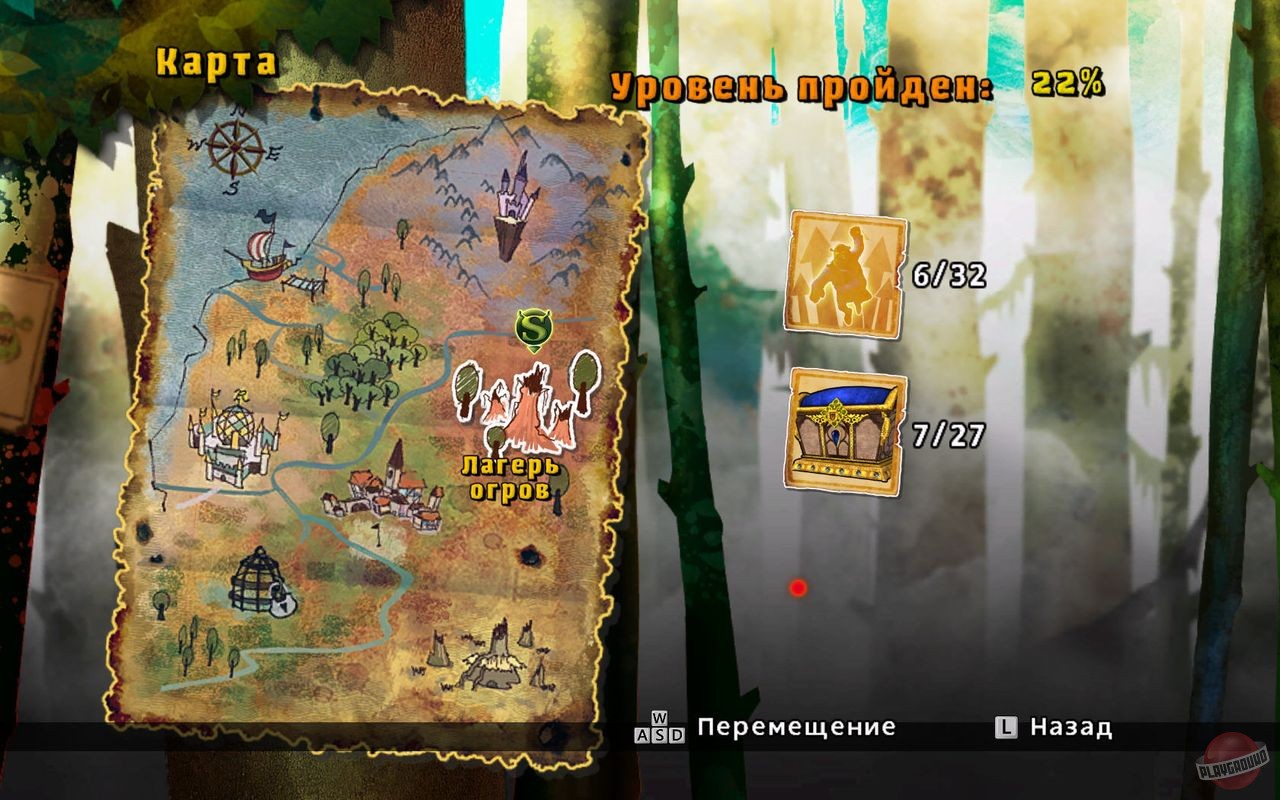
Task: Select the Shrek marker on the map
Action: tap(533, 326)
